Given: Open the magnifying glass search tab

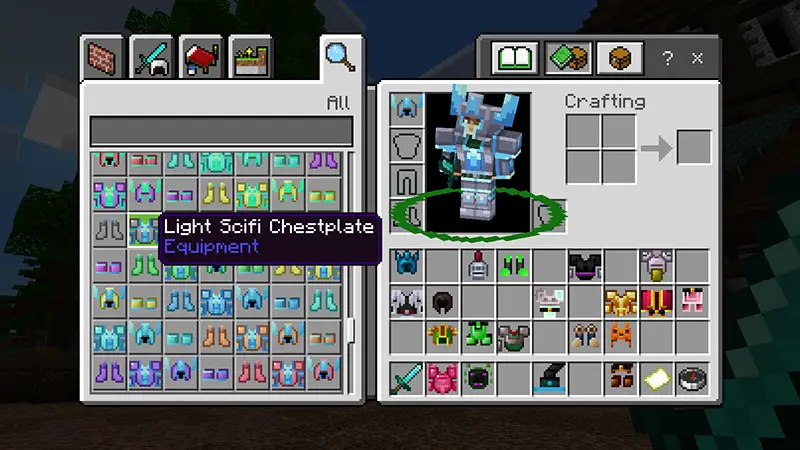Looking at the screenshot, I should coord(341,55).
